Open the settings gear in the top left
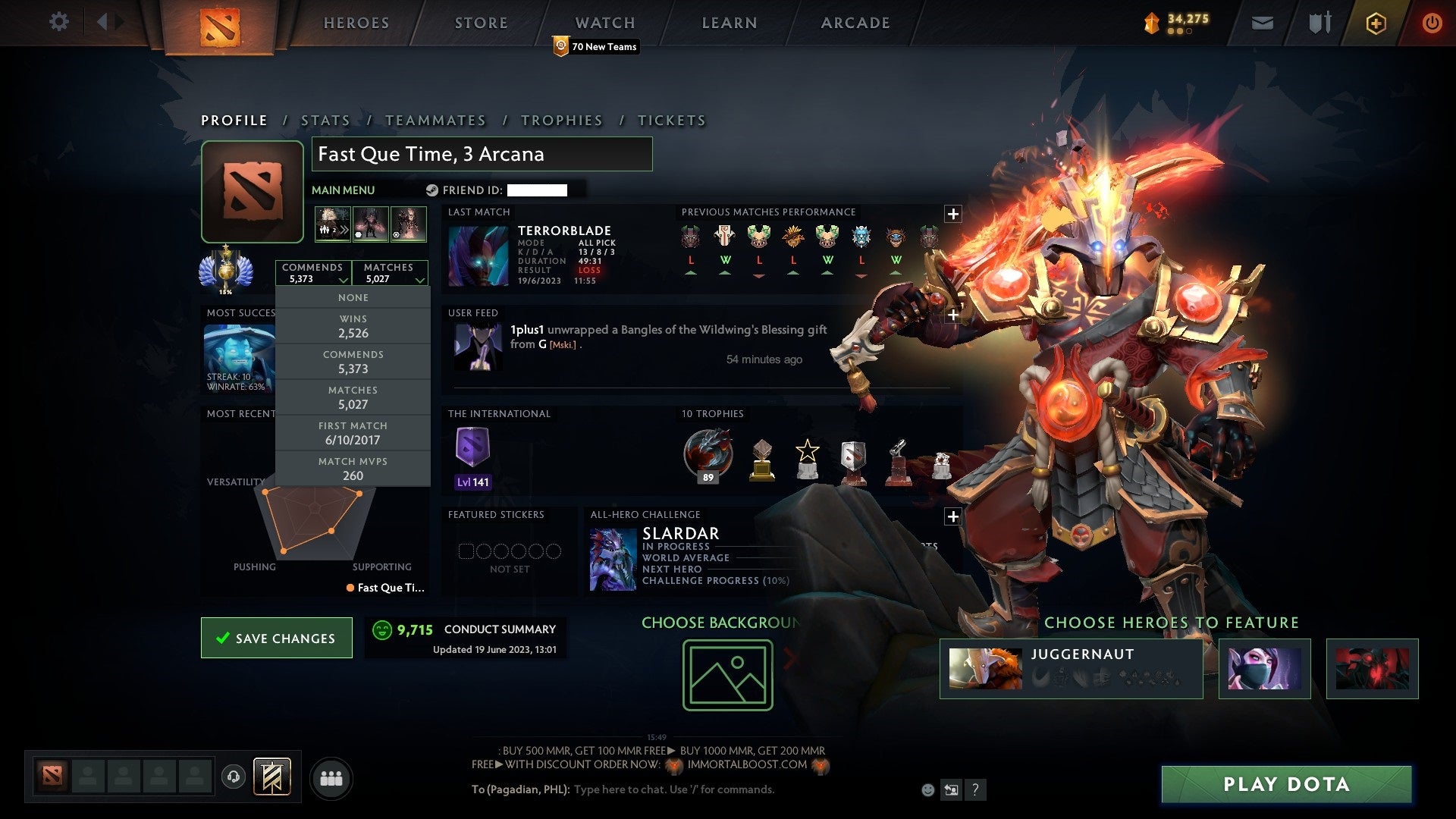This screenshot has height=819, width=1456. (x=58, y=22)
